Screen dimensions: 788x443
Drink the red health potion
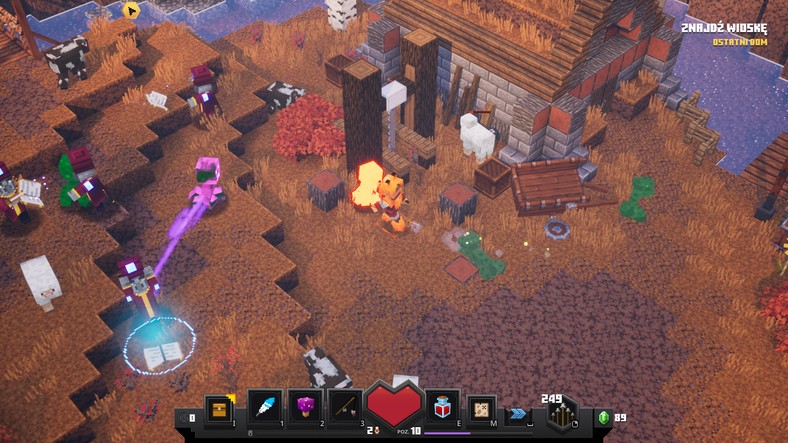point(443,408)
